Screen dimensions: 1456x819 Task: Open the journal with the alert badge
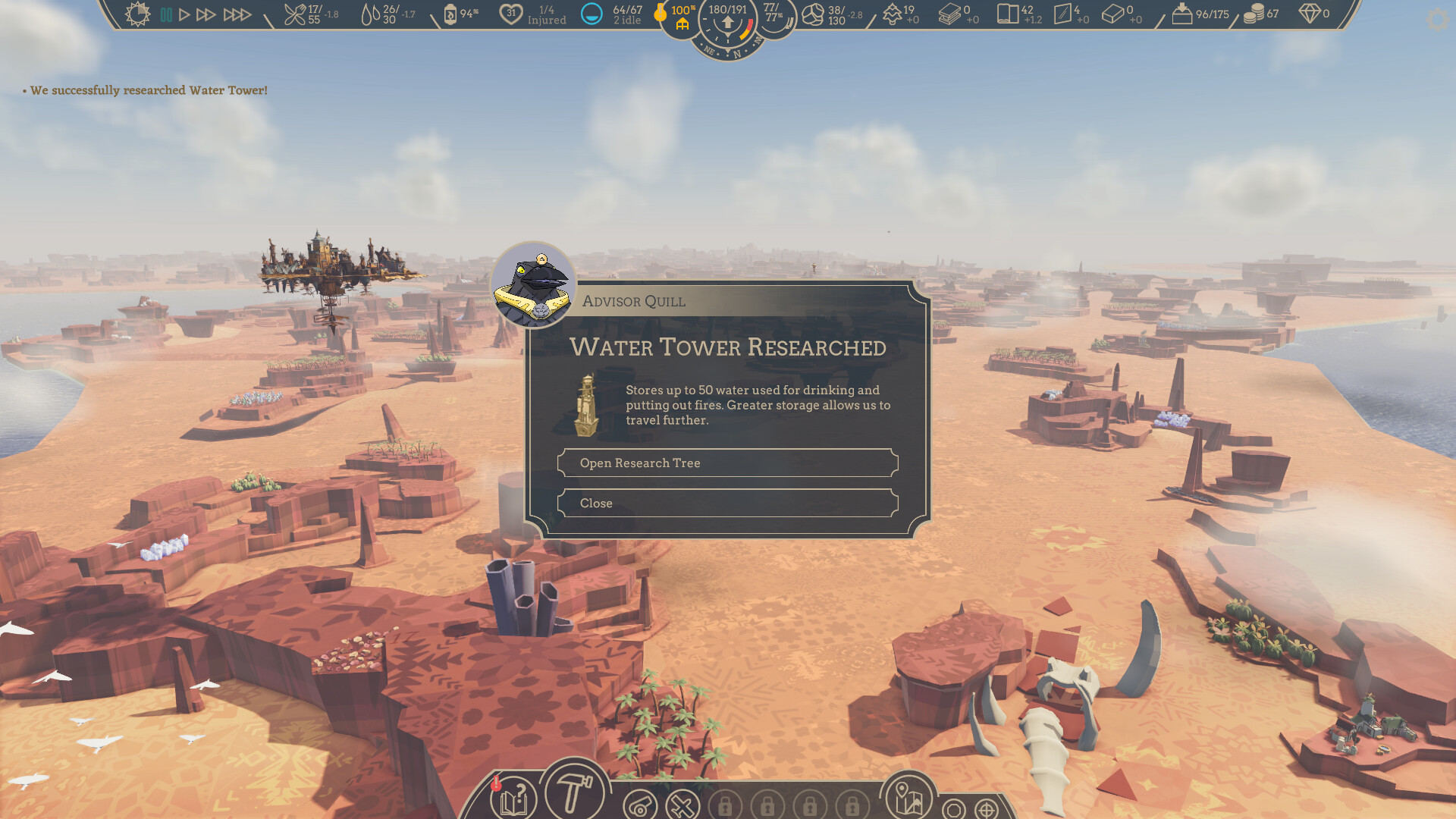(512, 799)
